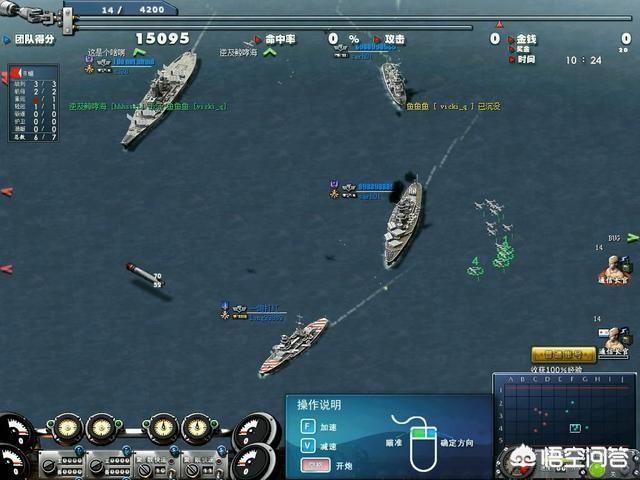Click the green BUG arrow button
The width and height of the screenshot is (640, 480).
[634, 238]
